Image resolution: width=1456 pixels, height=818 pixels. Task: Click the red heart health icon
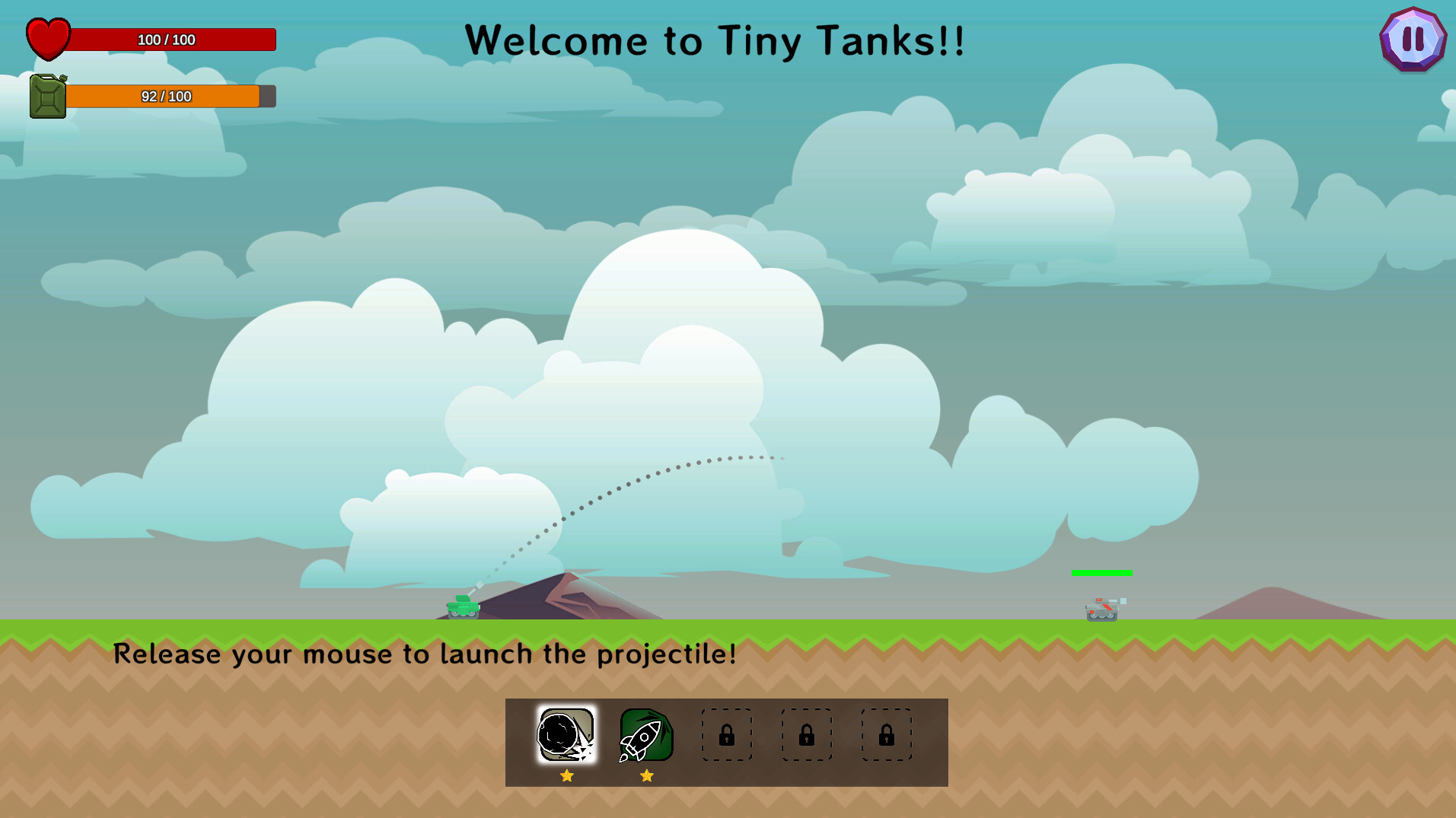pos(48,37)
